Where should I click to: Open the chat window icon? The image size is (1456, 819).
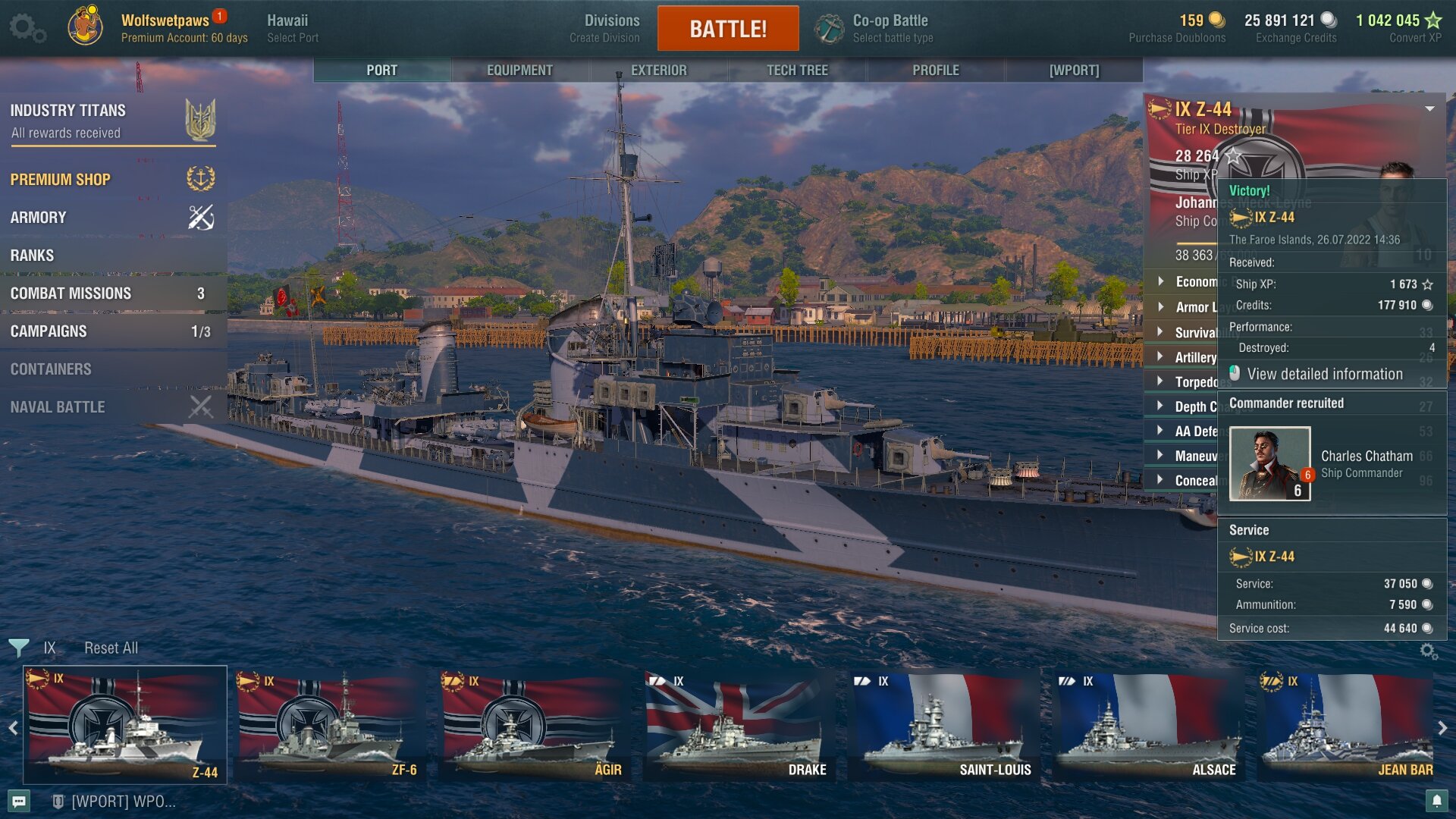[x=20, y=802]
